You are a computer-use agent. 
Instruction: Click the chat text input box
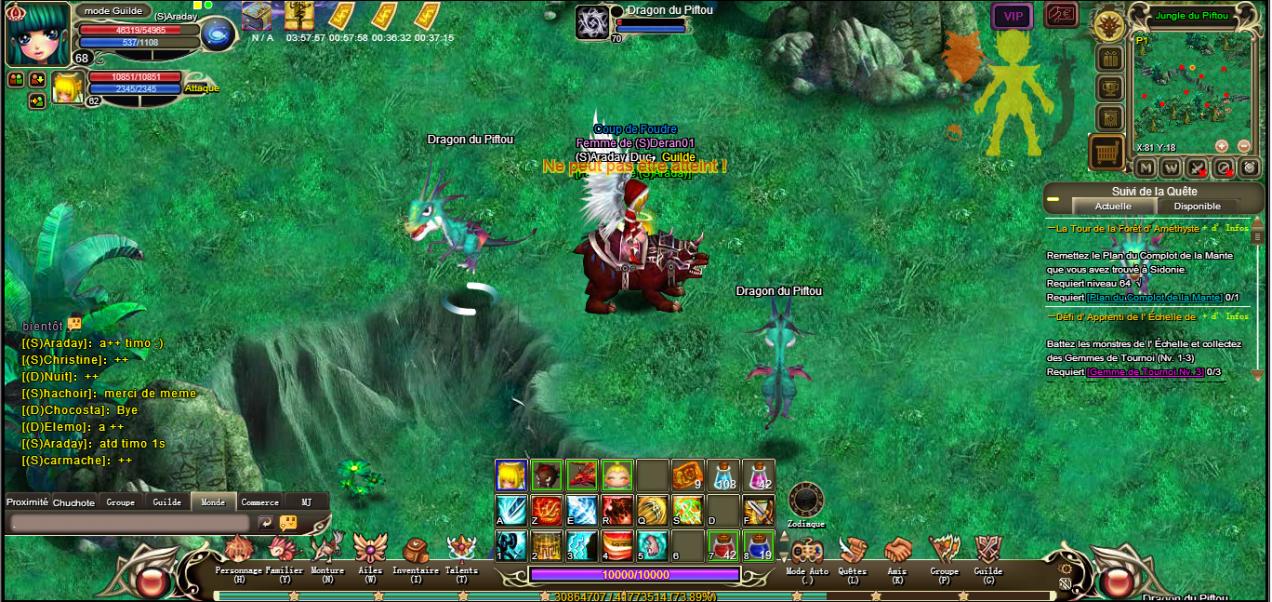(x=130, y=523)
